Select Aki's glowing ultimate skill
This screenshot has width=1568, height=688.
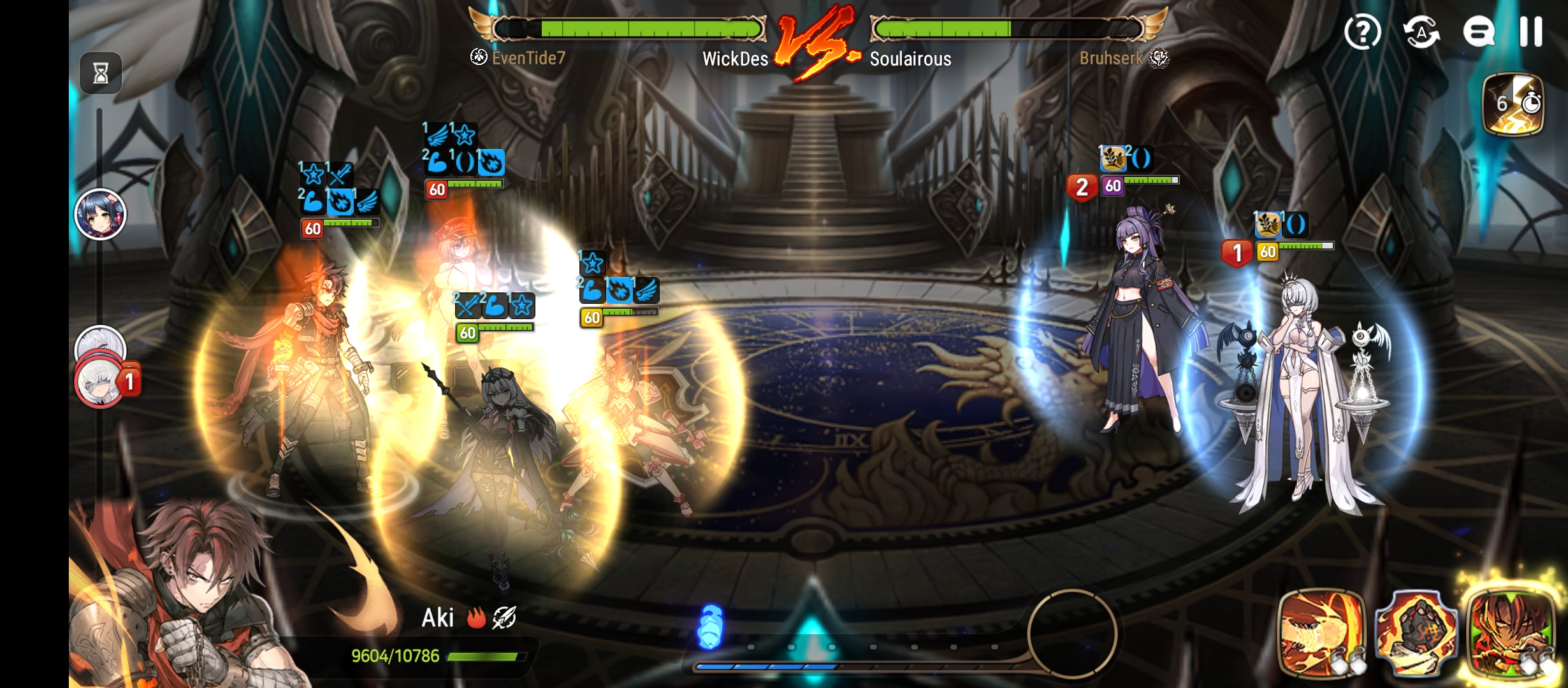pyautogui.click(x=1510, y=632)
